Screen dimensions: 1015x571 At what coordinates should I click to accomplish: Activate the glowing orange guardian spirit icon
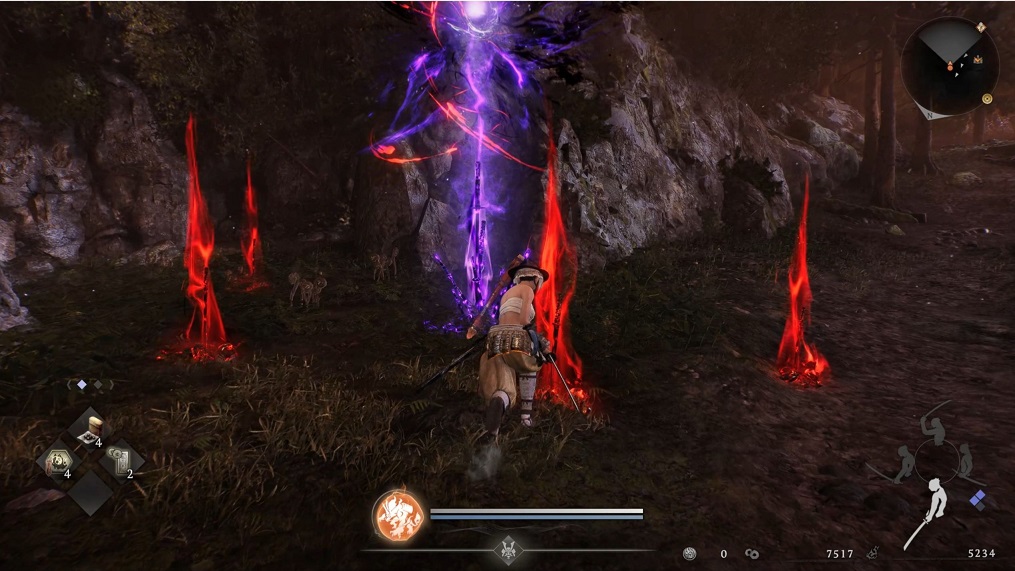click(399, 516)
